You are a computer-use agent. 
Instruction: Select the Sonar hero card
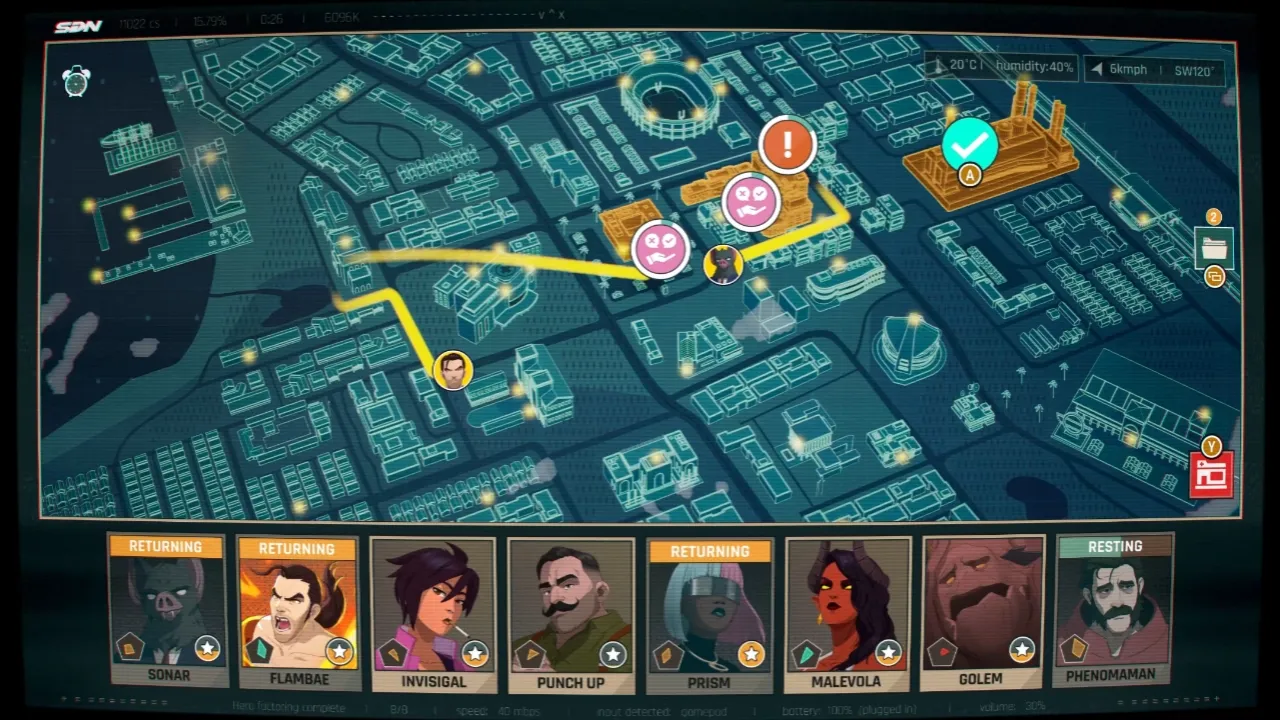[167, 612]
